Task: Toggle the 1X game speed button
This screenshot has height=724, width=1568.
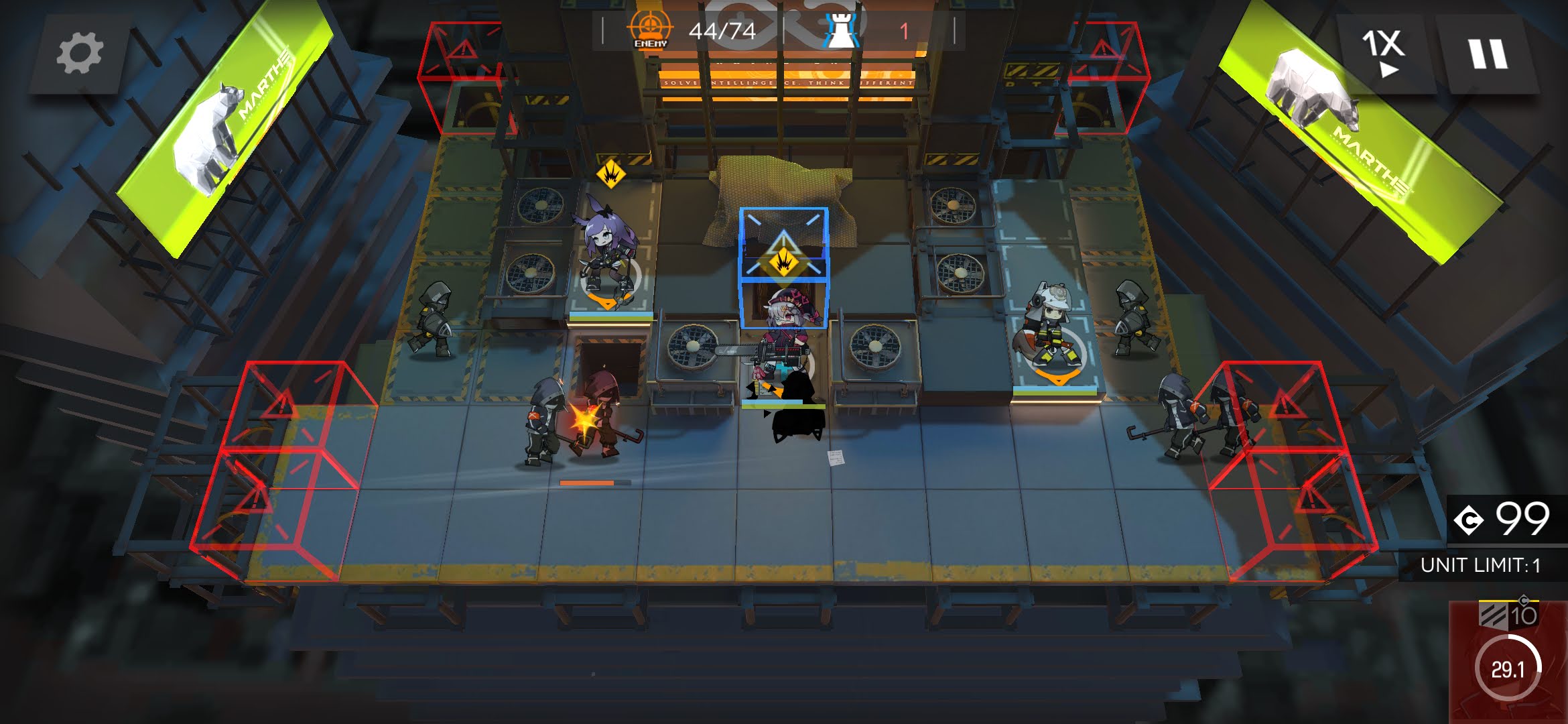Action: pyautogui.click(x=1382, y=52)
